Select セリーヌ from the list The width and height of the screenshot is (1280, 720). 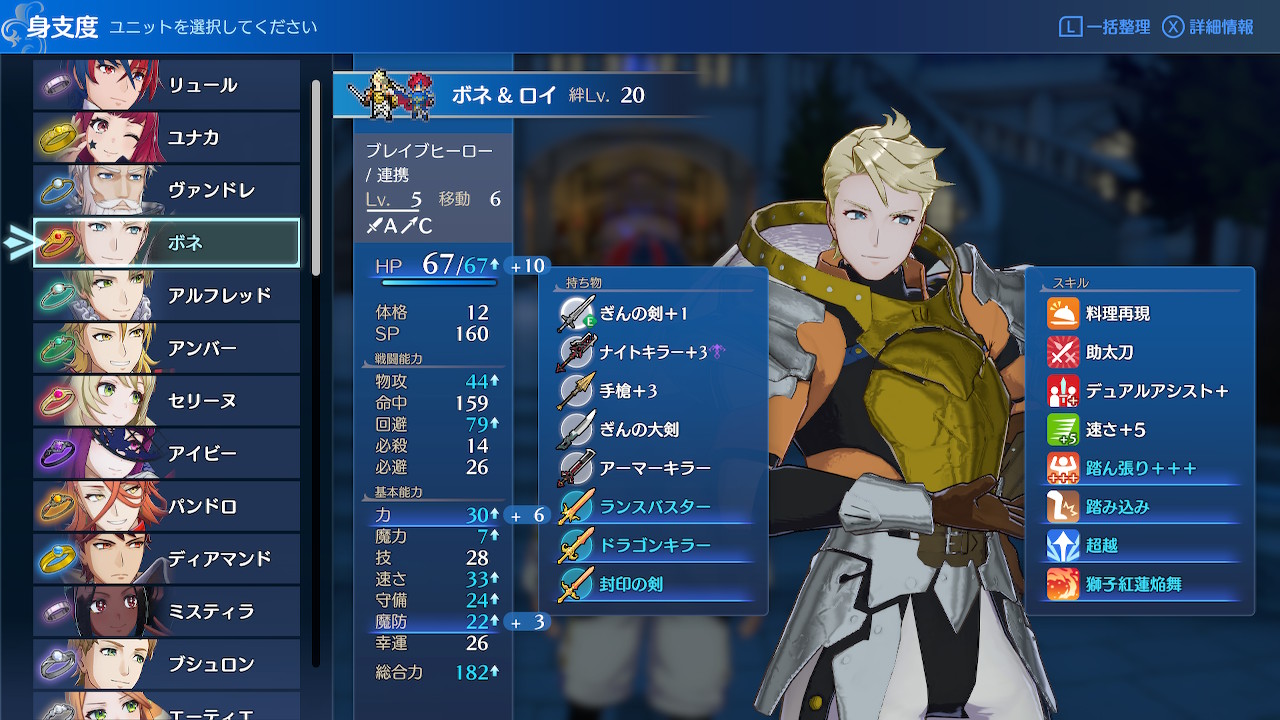pos(166,401)
